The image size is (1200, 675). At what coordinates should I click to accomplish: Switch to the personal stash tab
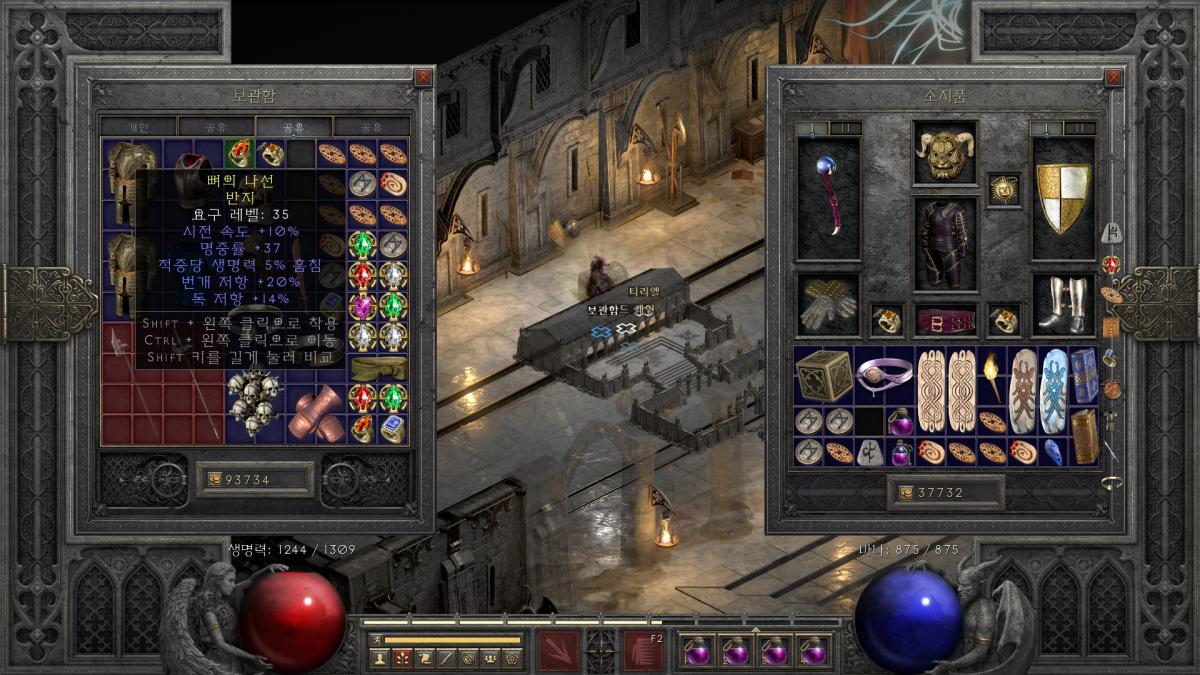click(x=138, y=127)
